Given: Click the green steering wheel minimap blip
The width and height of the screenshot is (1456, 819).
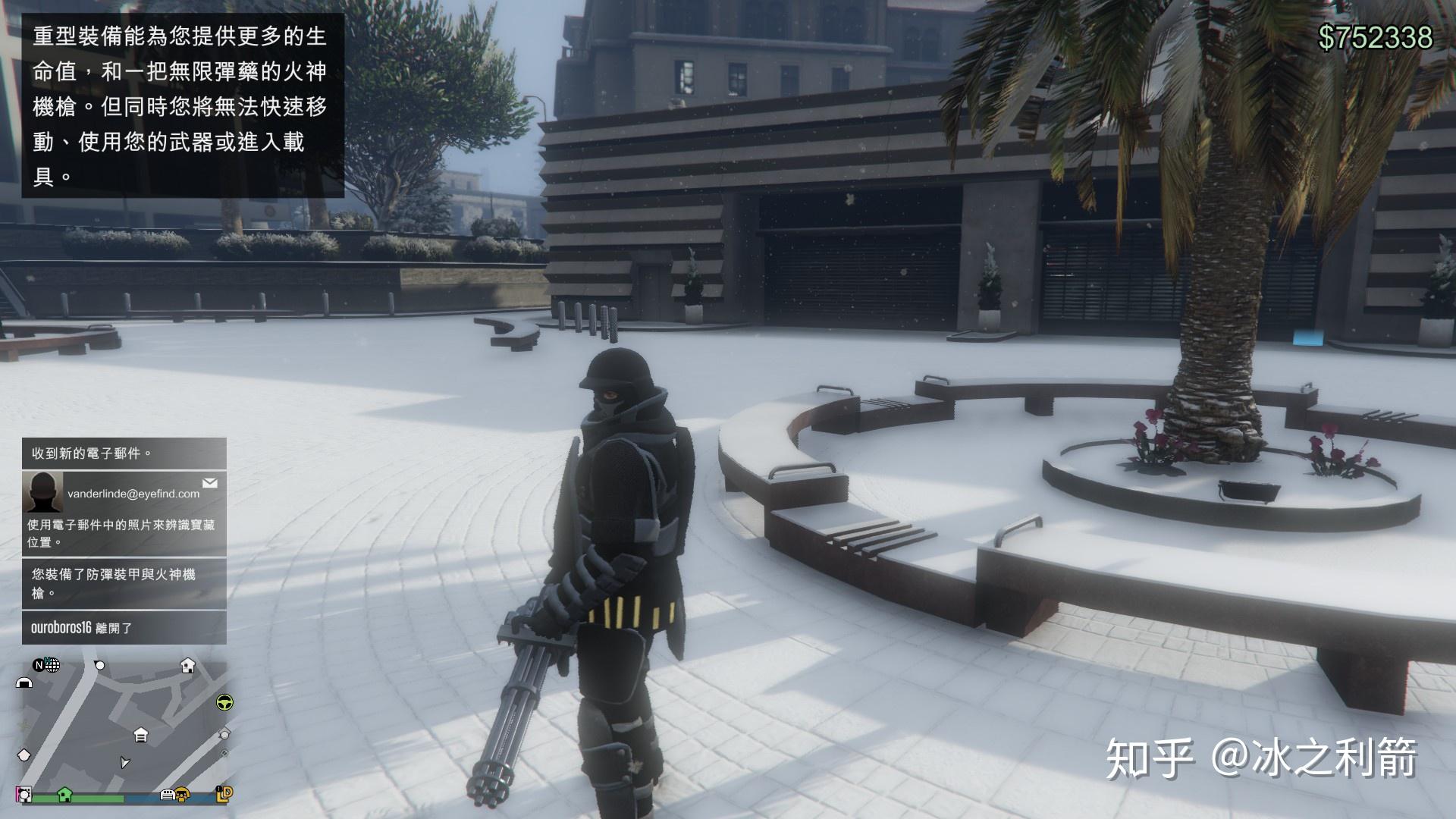Looking at the screenshot, I should click(x=224, y=702).
